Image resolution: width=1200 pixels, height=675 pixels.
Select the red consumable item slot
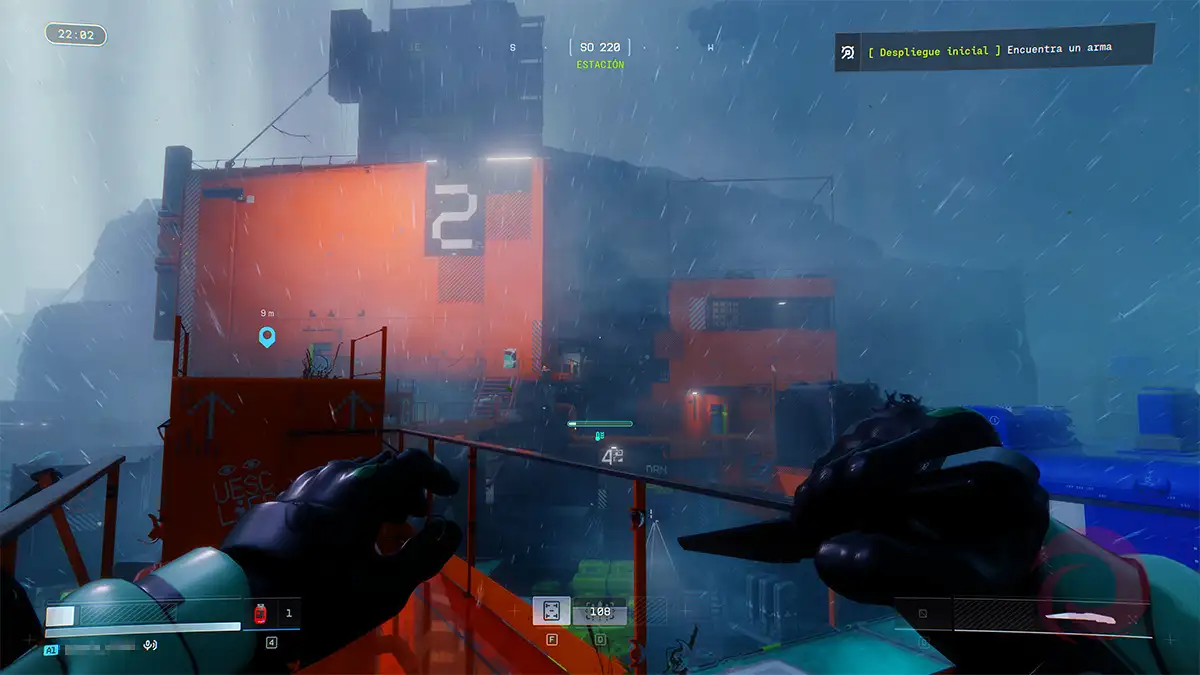pos(261,613)
